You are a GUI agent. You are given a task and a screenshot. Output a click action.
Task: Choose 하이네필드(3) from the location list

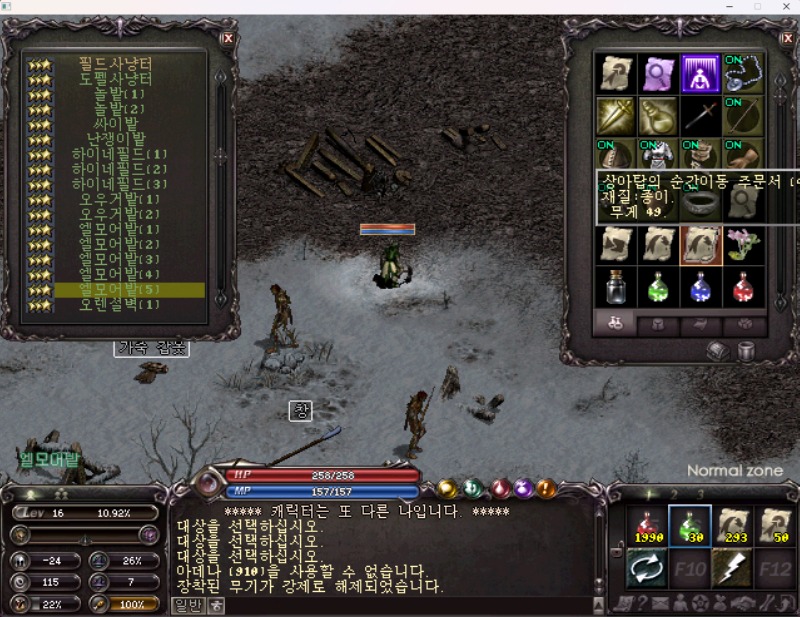[119, 184]
